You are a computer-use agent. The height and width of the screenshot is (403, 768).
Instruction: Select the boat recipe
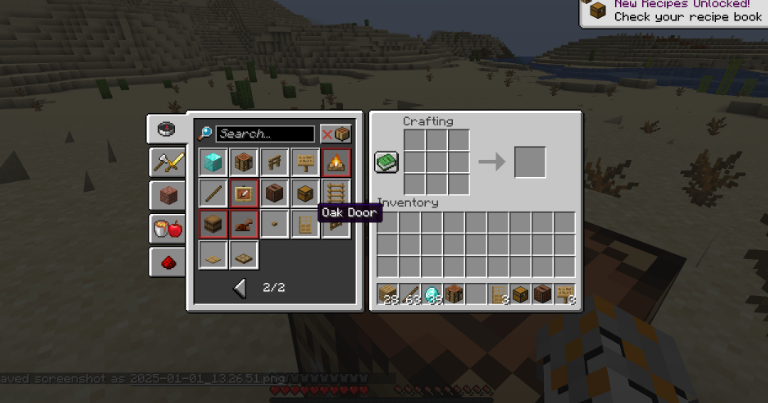tap(244, 224)
